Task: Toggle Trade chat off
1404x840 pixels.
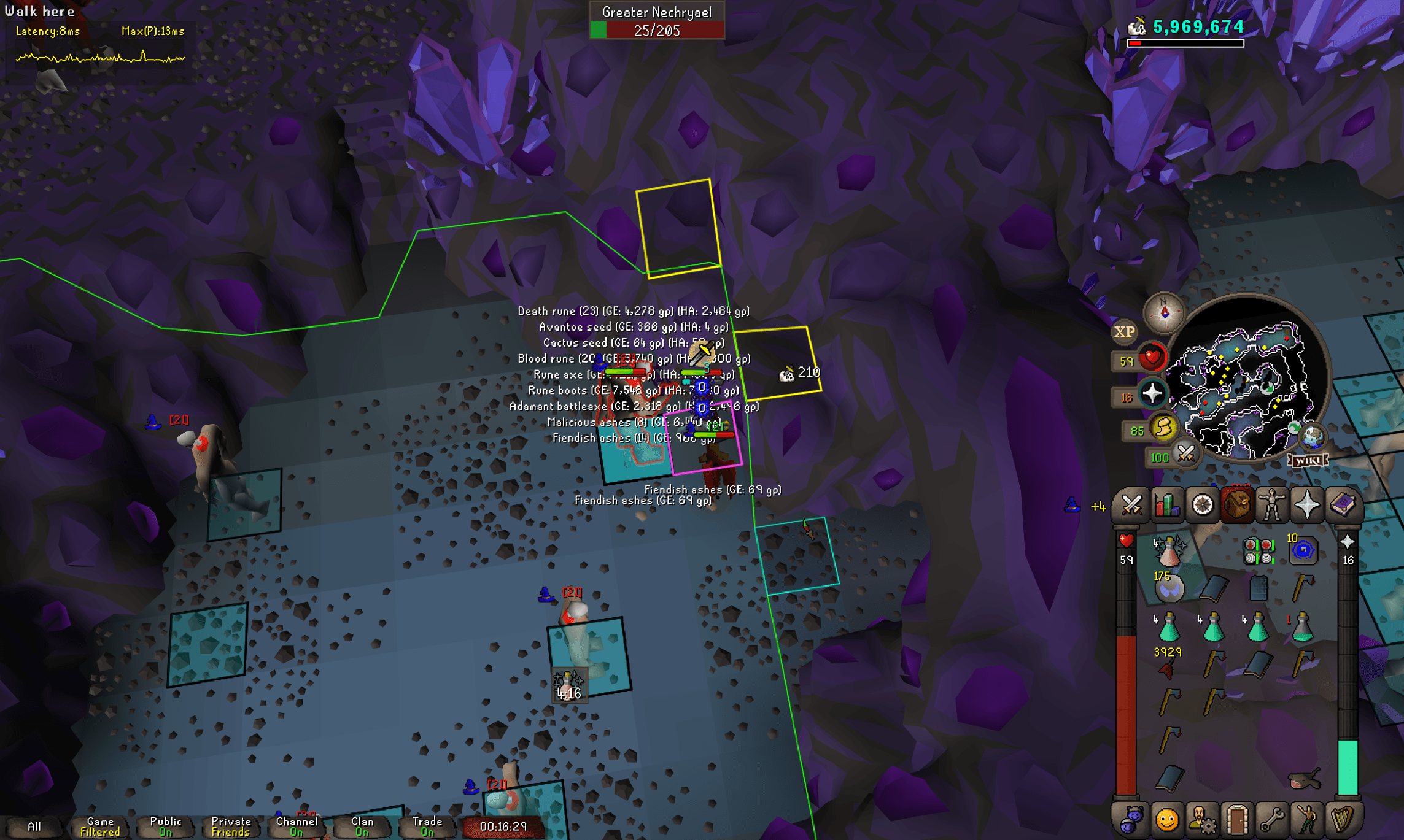Action: (x=427, y=825)
